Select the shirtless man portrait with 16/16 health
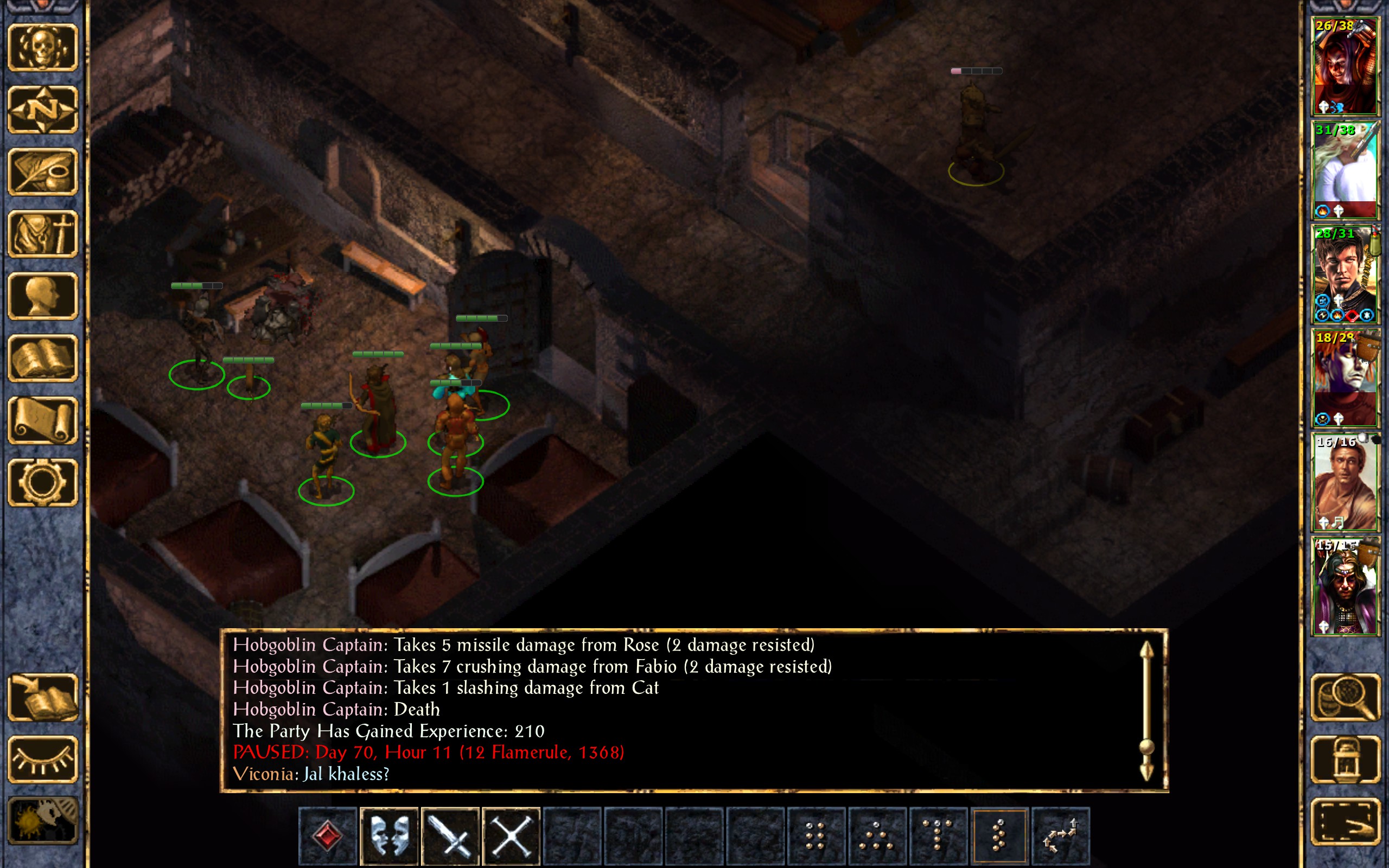This screenshot has width=1389, height=868. pos(1345,482)
